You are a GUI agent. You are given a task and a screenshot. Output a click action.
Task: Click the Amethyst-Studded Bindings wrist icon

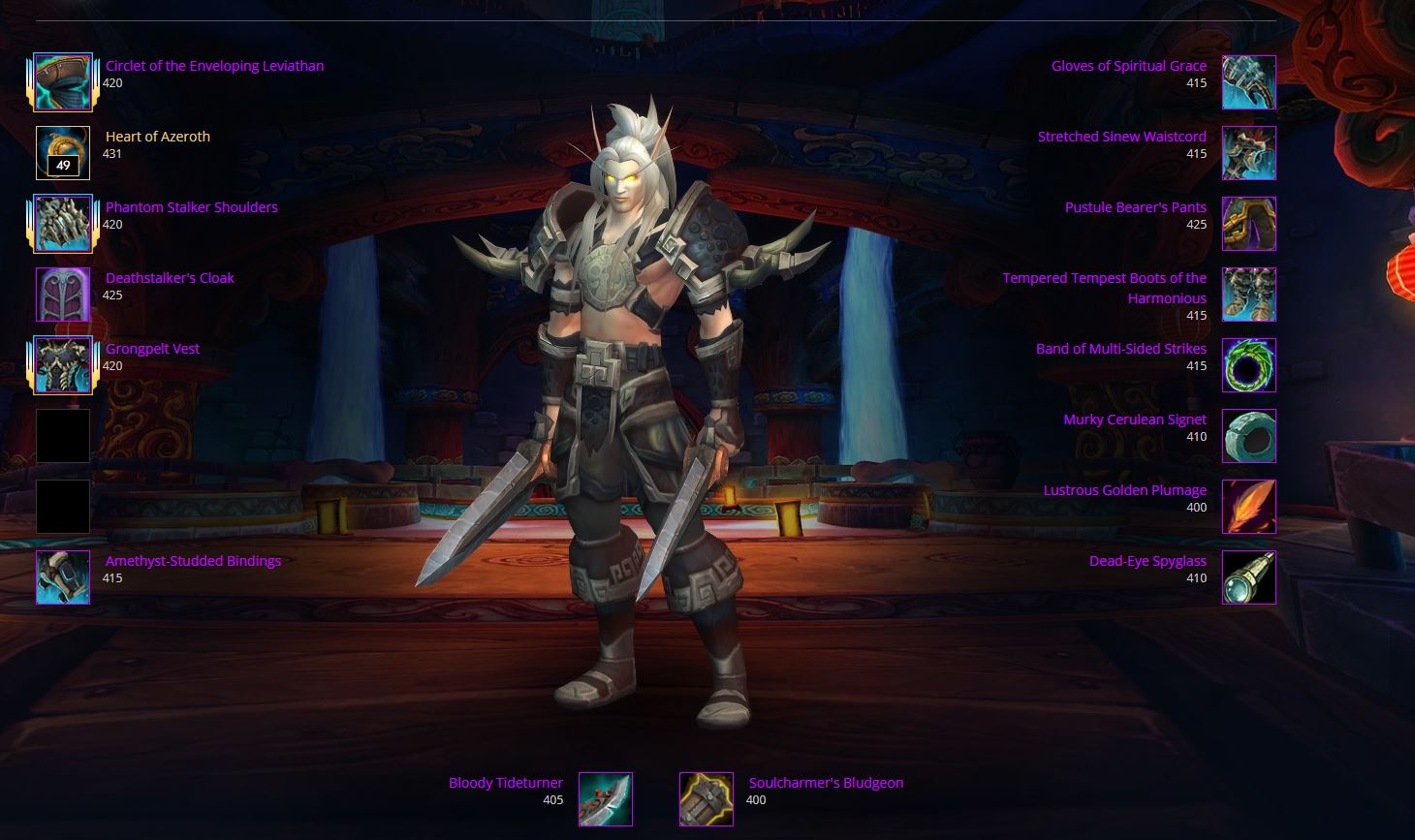pos(62,576)
